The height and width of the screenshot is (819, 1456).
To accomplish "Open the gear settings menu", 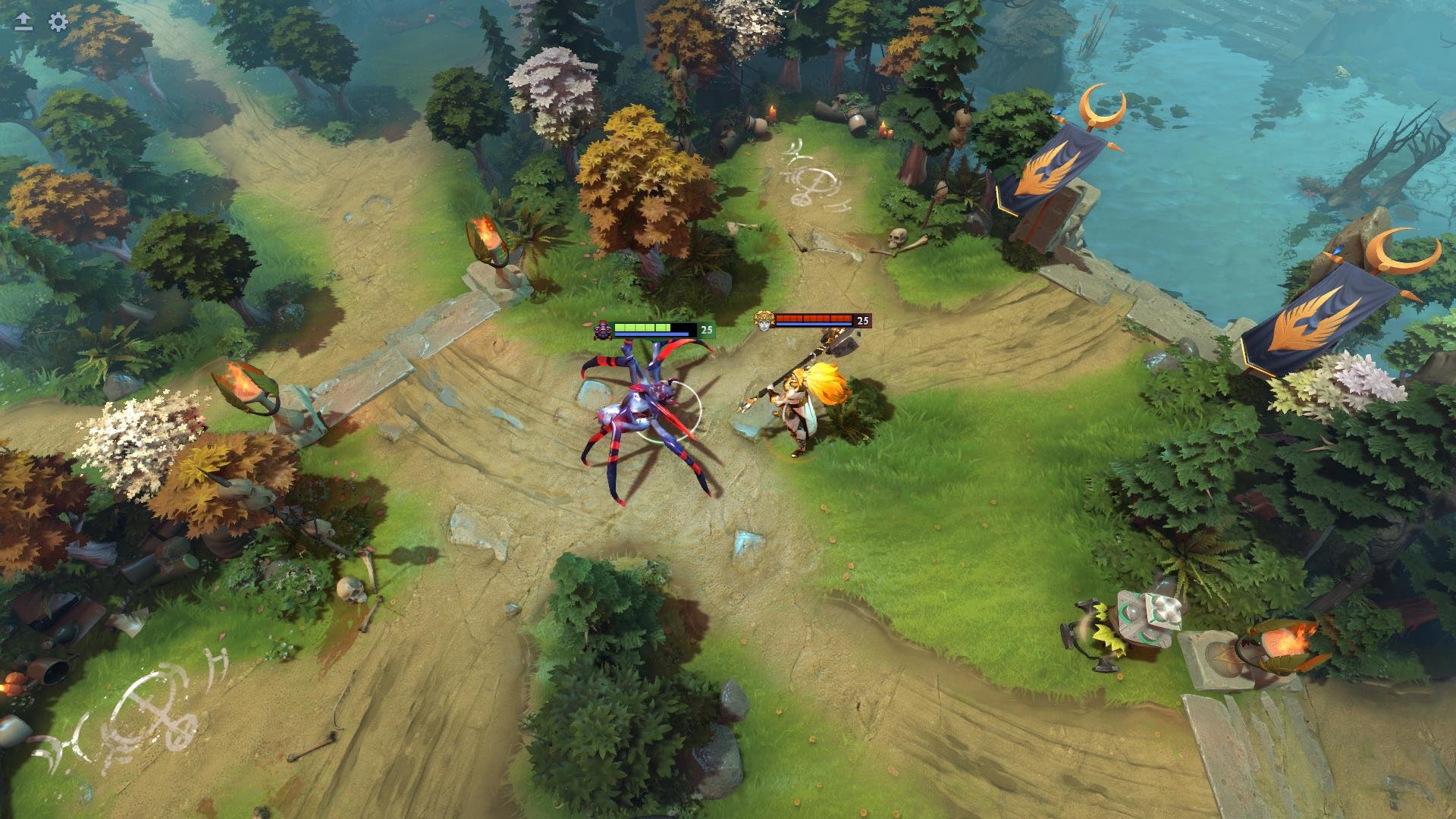I will coord(58,21).
